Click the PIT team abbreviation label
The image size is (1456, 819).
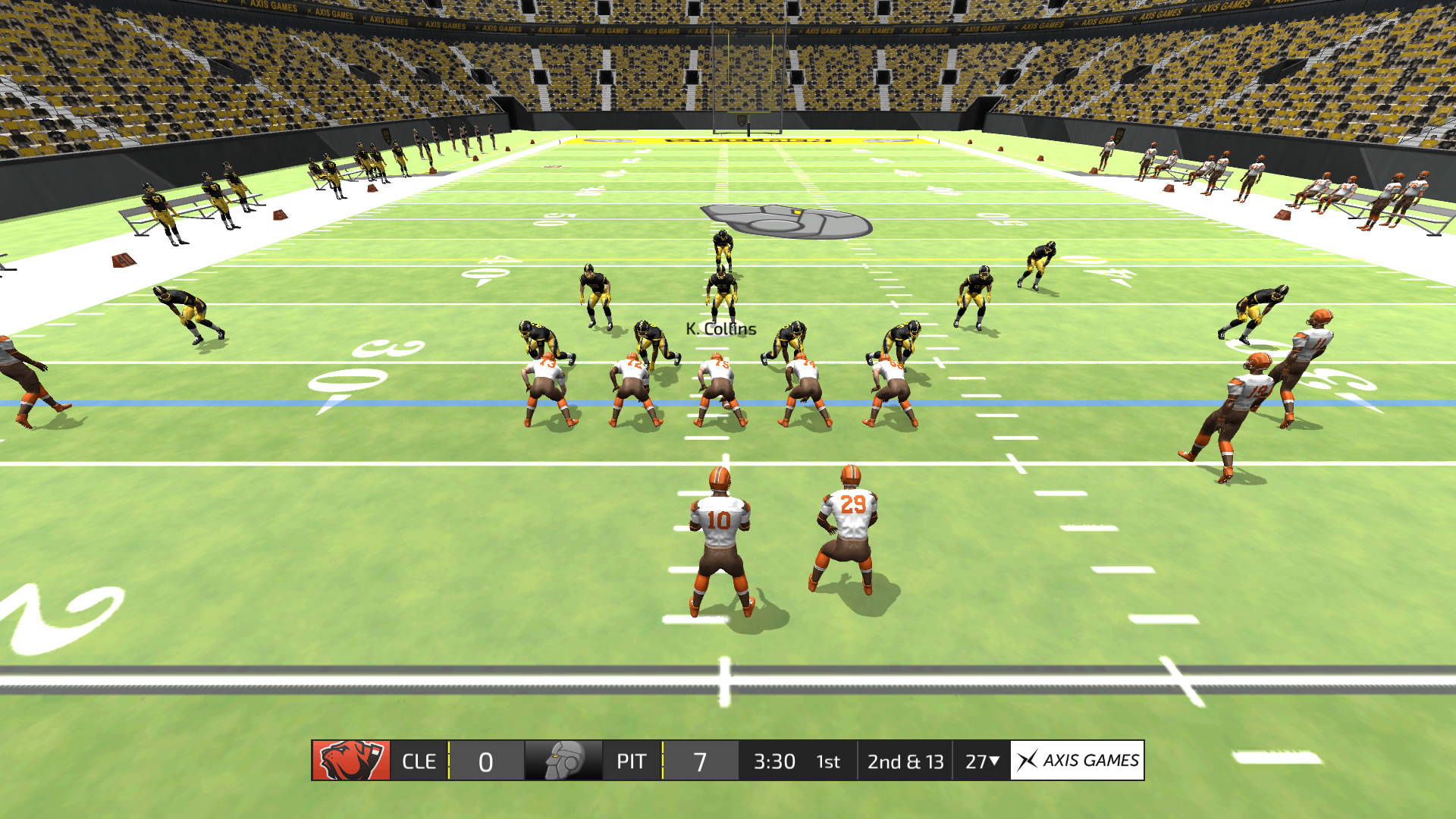[x=633, y=761]
